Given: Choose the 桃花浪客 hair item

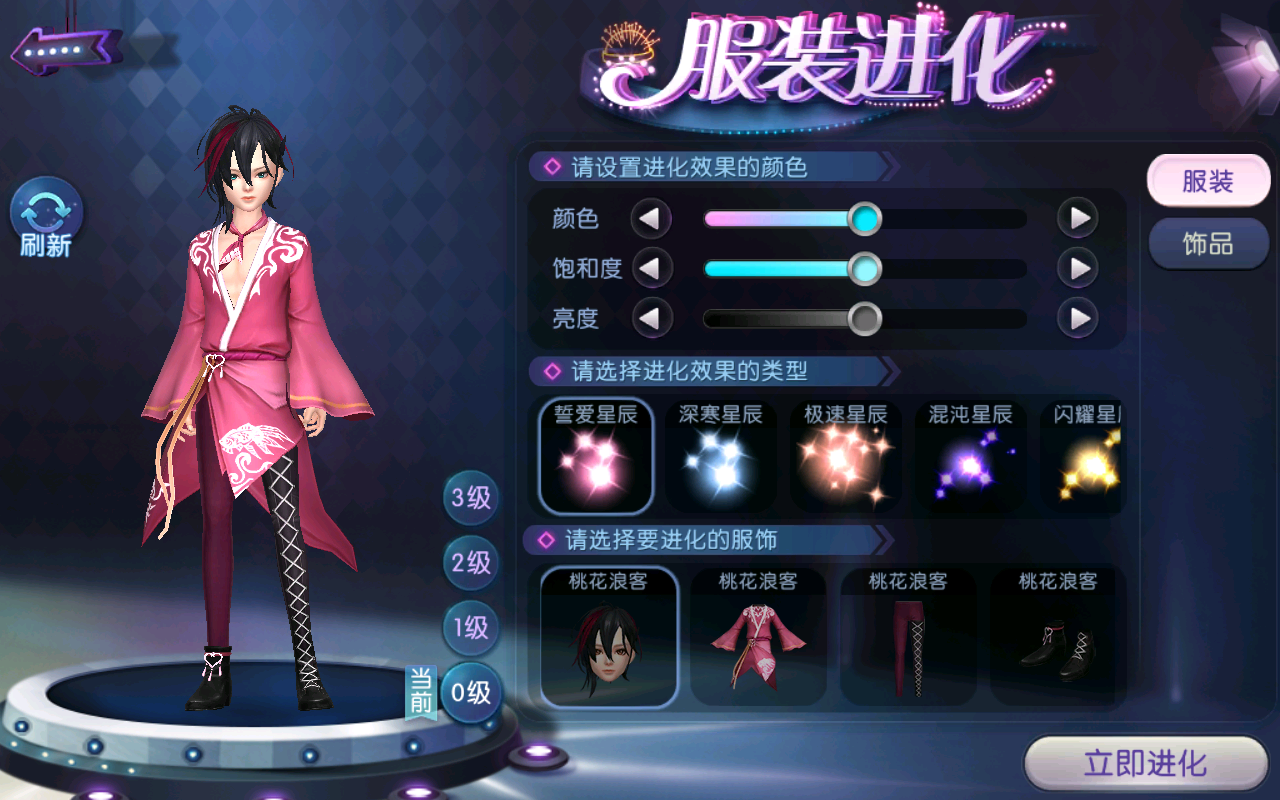Looking at the screenshot, I should (609, 636).
